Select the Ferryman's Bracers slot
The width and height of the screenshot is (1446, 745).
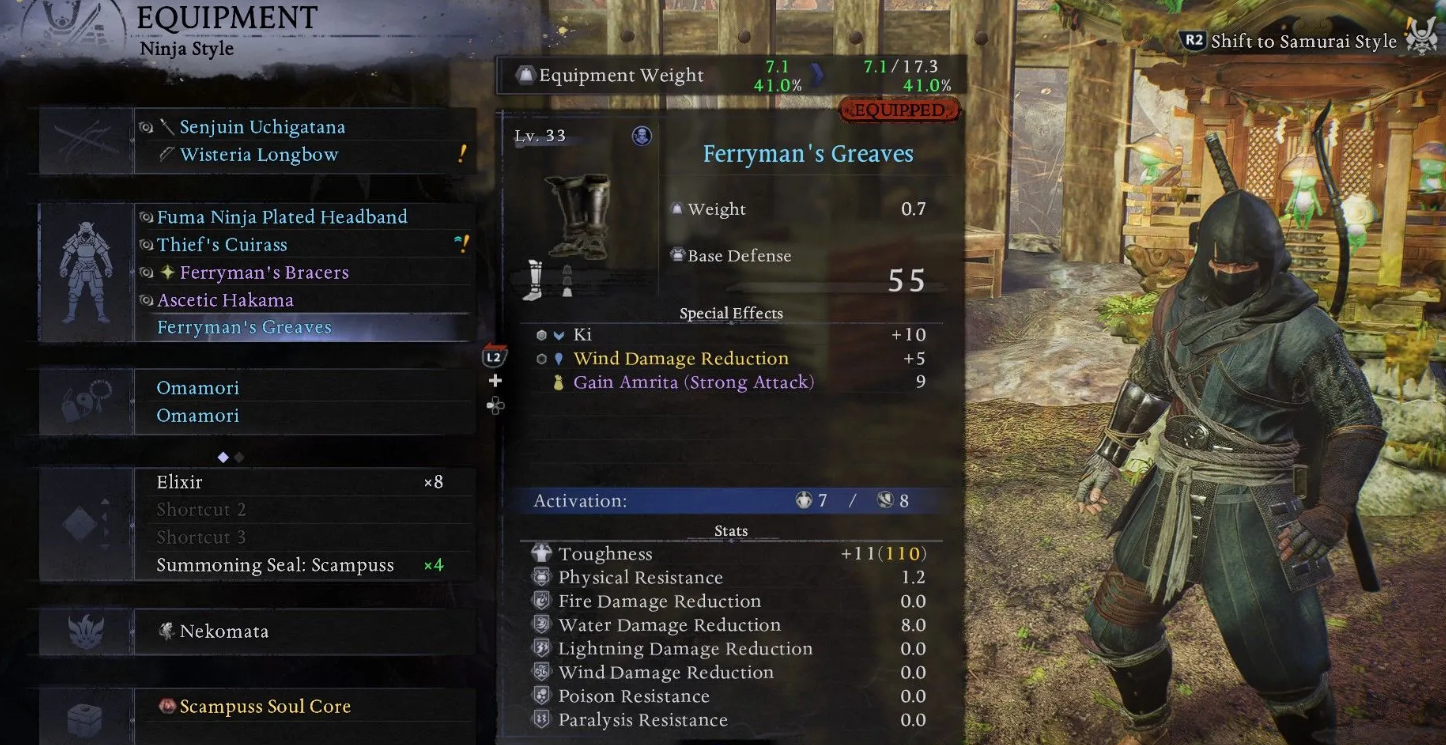click(x=264, y=272)
